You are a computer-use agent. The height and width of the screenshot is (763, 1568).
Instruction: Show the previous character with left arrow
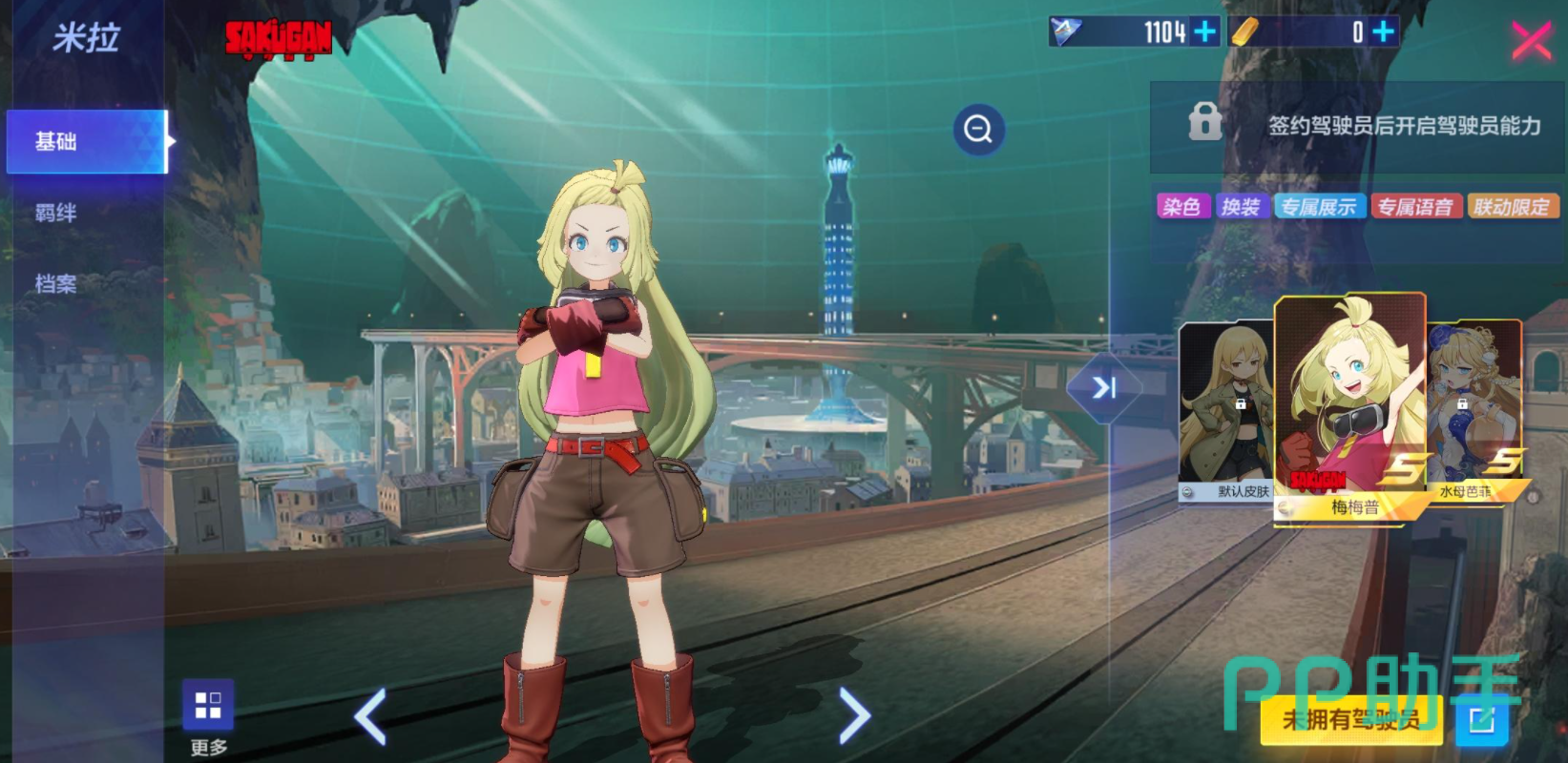pos(371,715)
